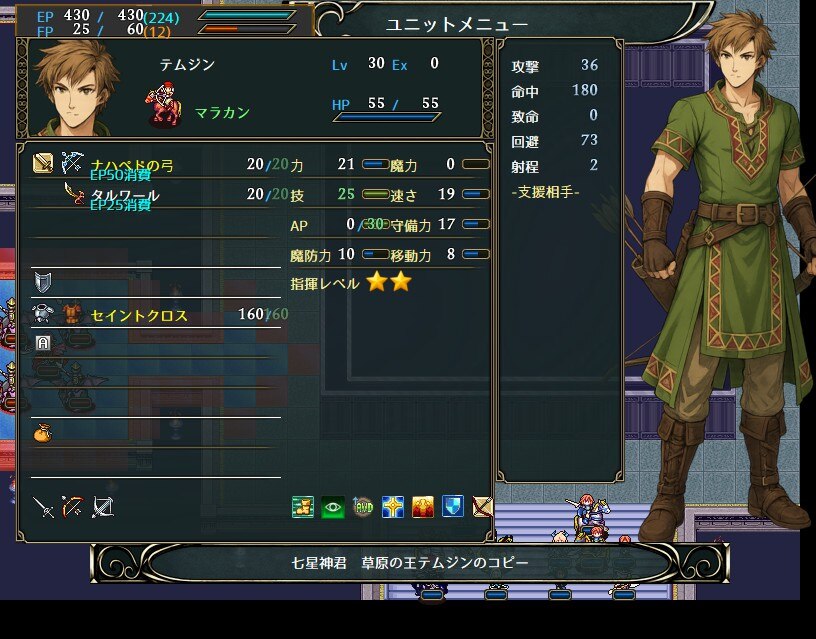This screenshot has height=639, width=816.
Task: Click the 支援相手 support partner label
Action: (x=545, y=191)
